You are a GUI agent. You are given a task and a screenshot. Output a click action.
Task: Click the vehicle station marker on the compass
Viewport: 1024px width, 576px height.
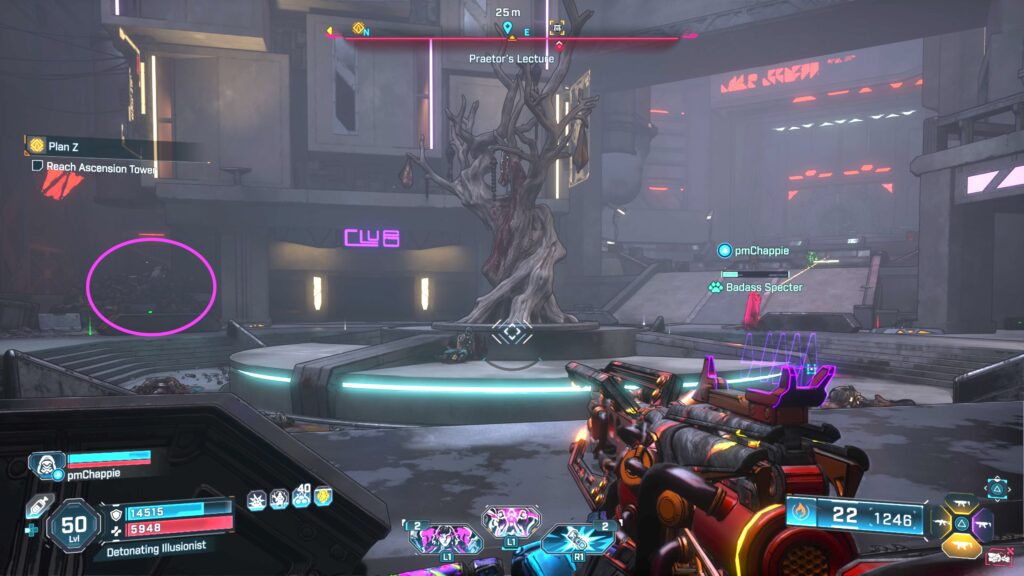click(x=557, y=28)
